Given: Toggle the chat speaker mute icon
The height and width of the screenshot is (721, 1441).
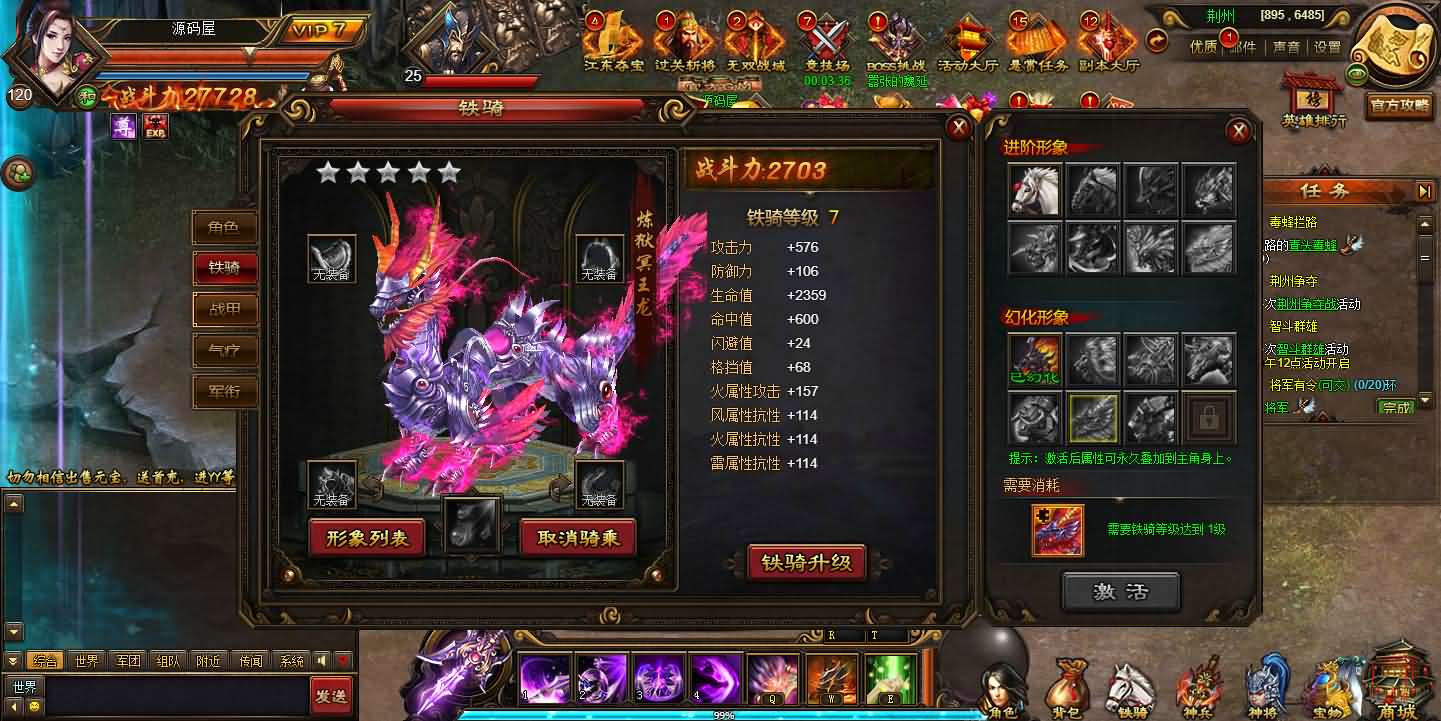Looking at the screenshot, I should click(321, 660).
